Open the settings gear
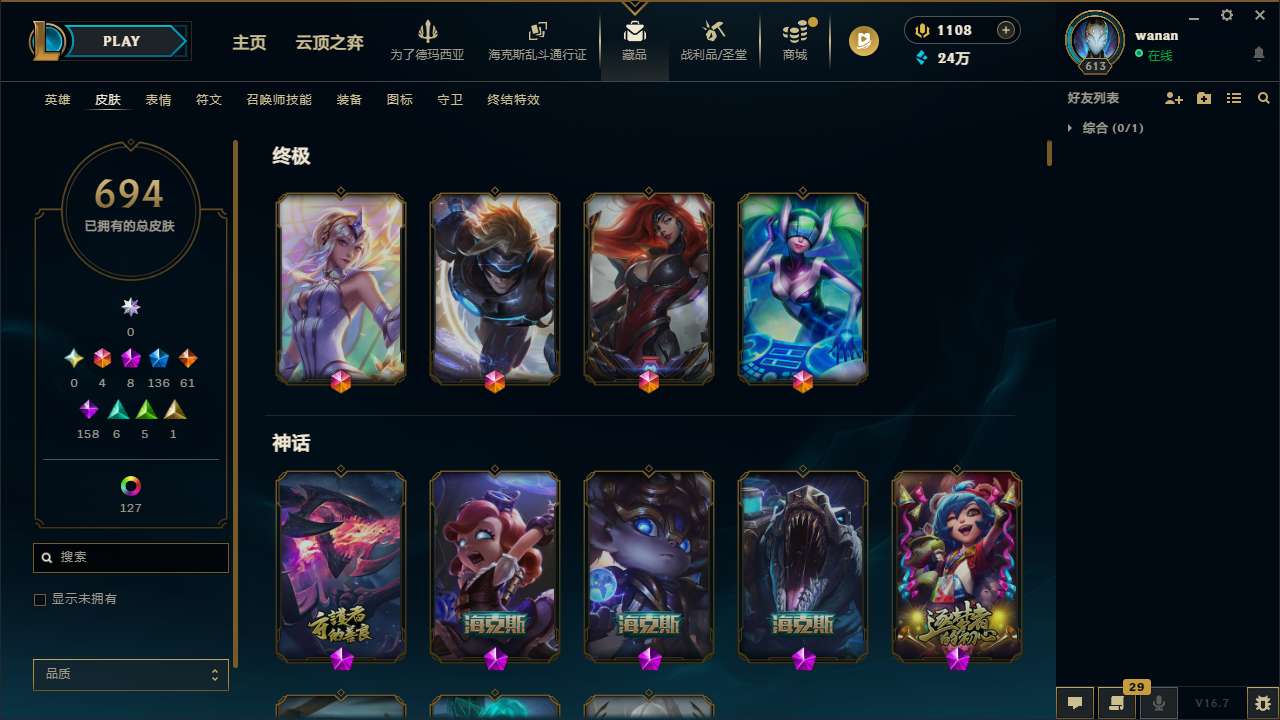 pos(1226,16)
